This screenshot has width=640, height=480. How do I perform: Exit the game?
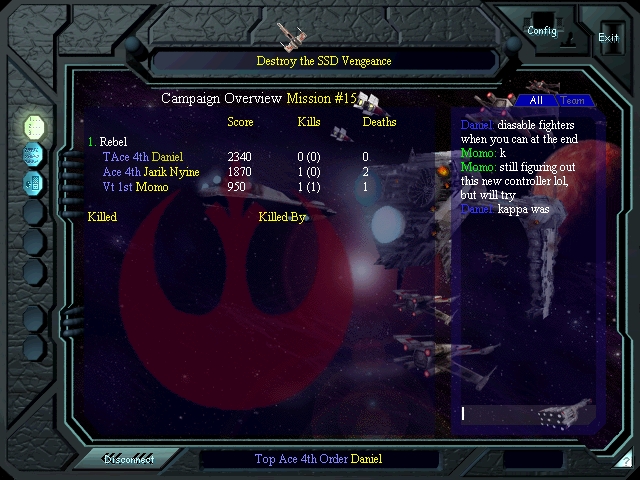608,38
